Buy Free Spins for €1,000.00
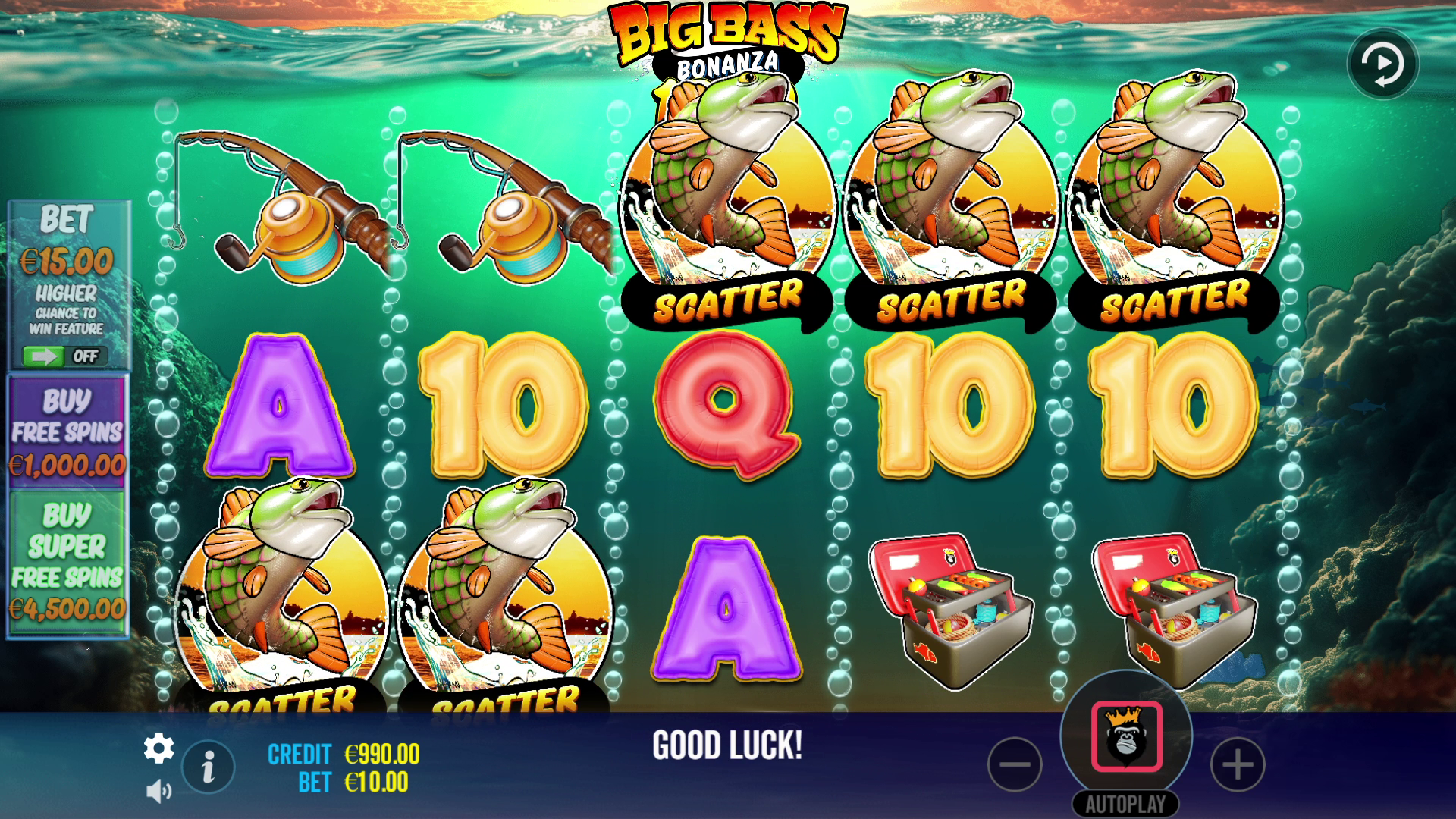This screenshot has height=819, width=1456. pos(67,432)
